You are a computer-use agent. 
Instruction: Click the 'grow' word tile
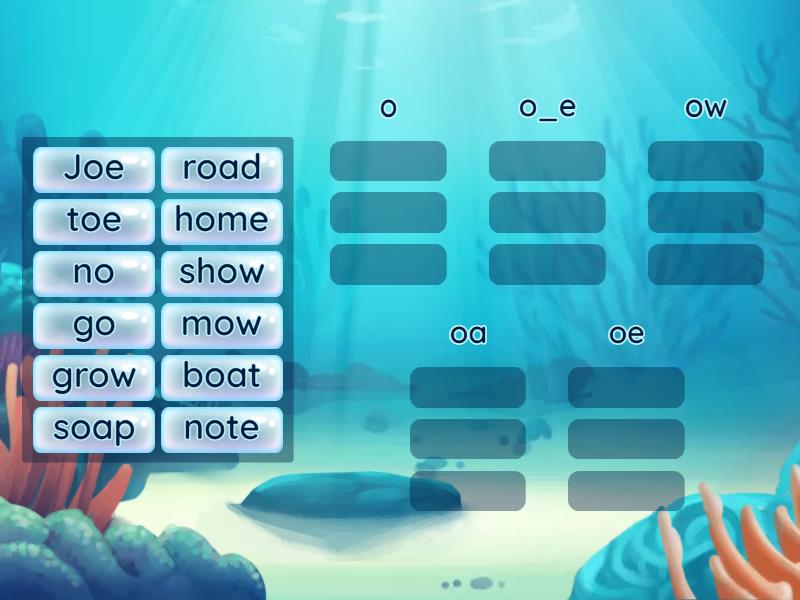(x=94, y=377)
